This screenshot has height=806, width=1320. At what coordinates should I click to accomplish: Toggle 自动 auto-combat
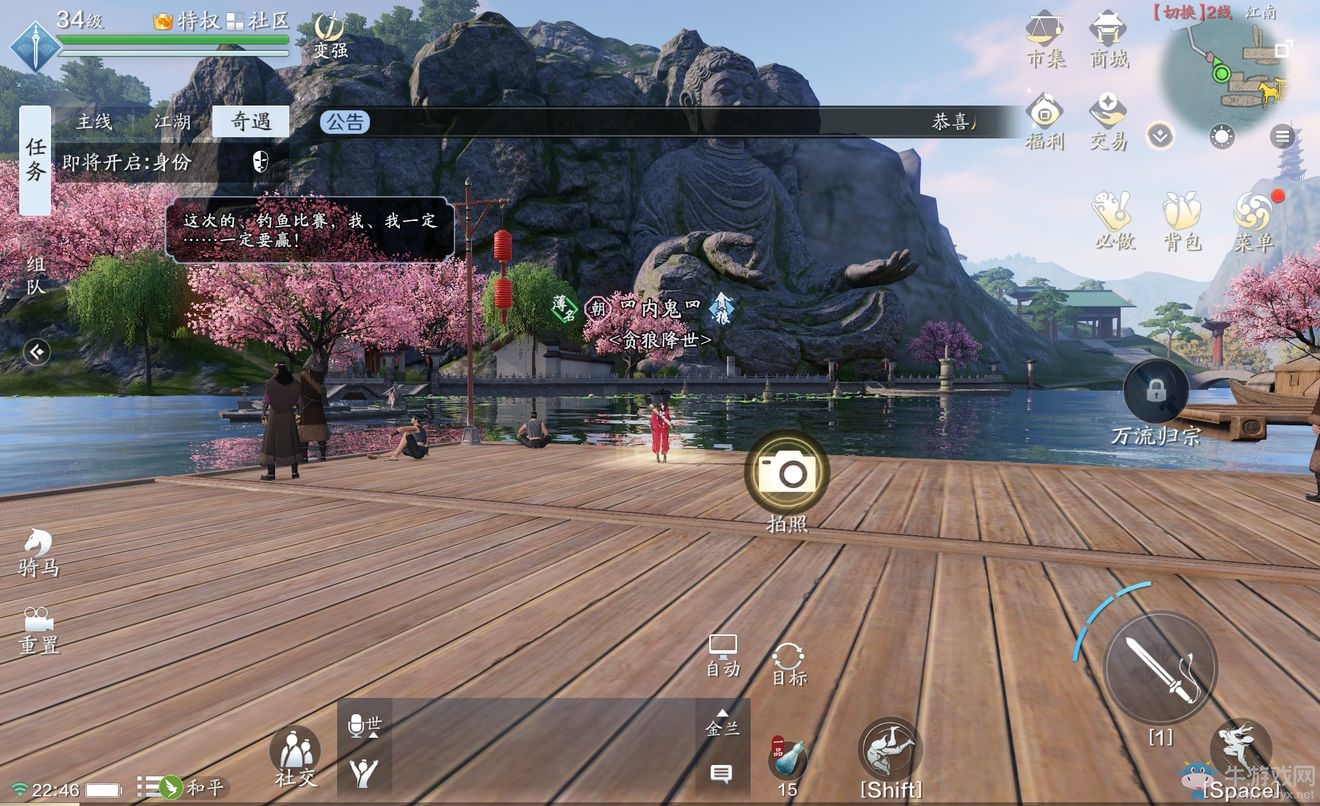(723, 655)
